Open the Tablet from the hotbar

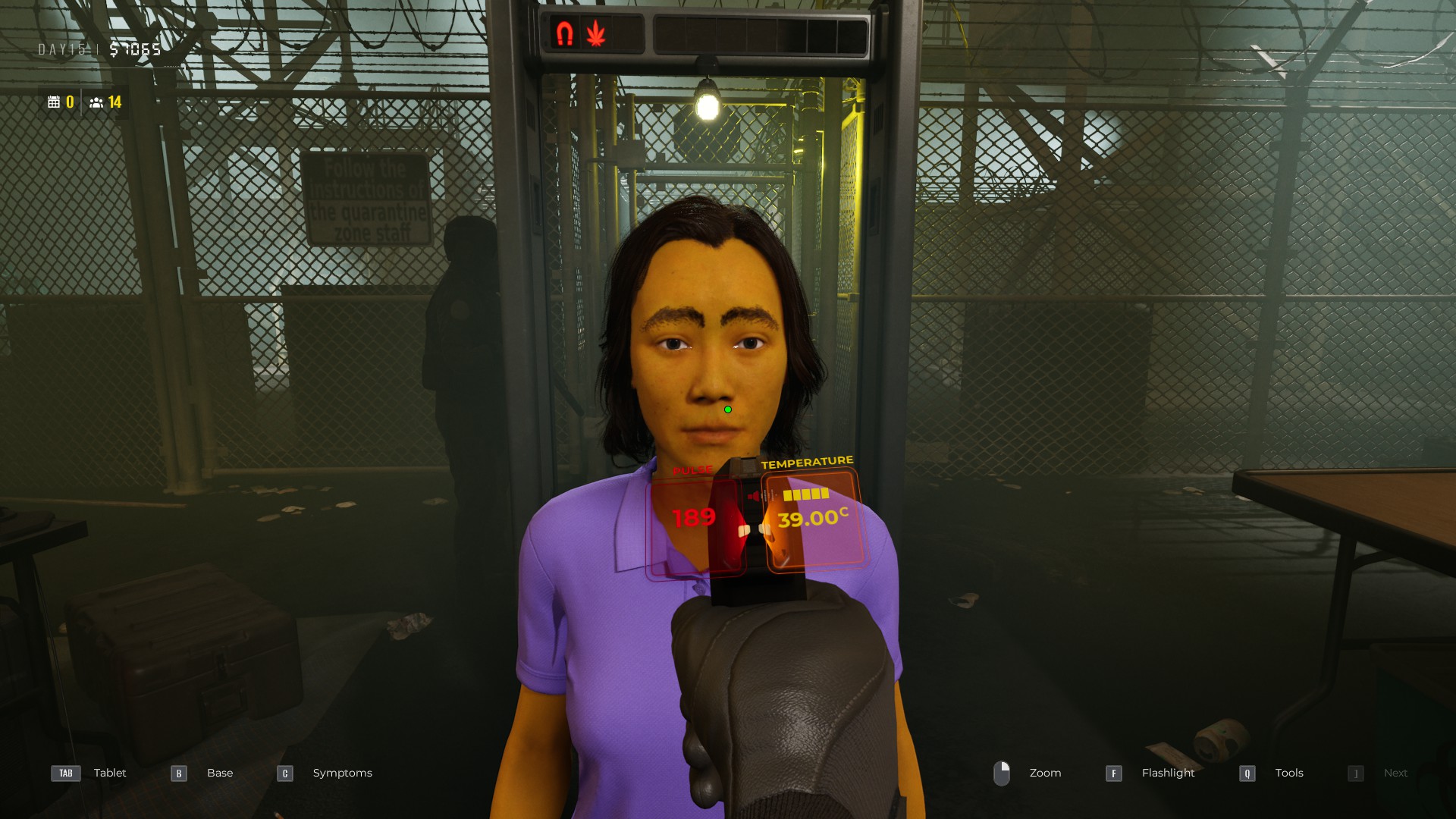pos(109,773)
